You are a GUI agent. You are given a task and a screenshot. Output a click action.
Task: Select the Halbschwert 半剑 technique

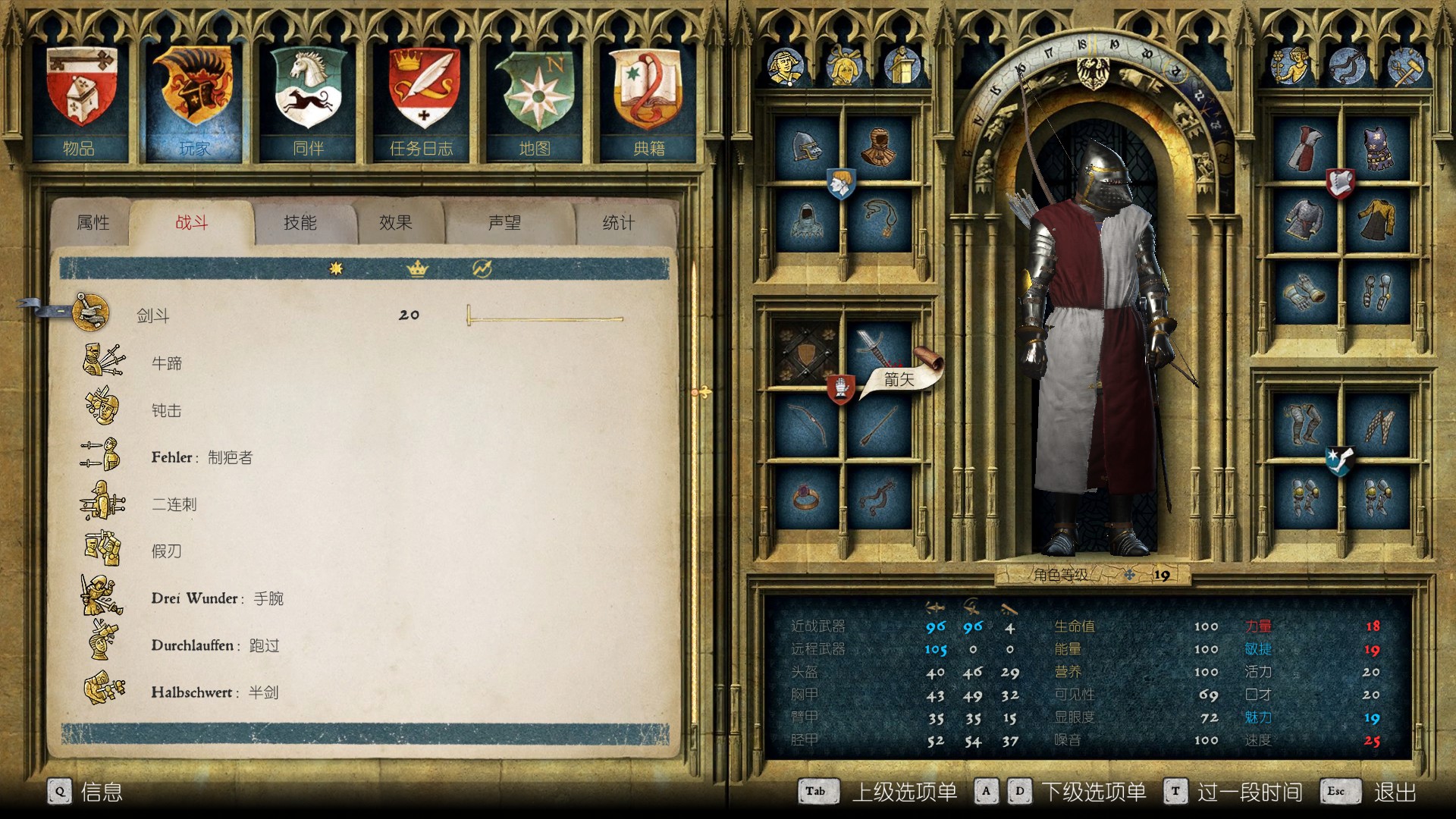click(214, 692)
